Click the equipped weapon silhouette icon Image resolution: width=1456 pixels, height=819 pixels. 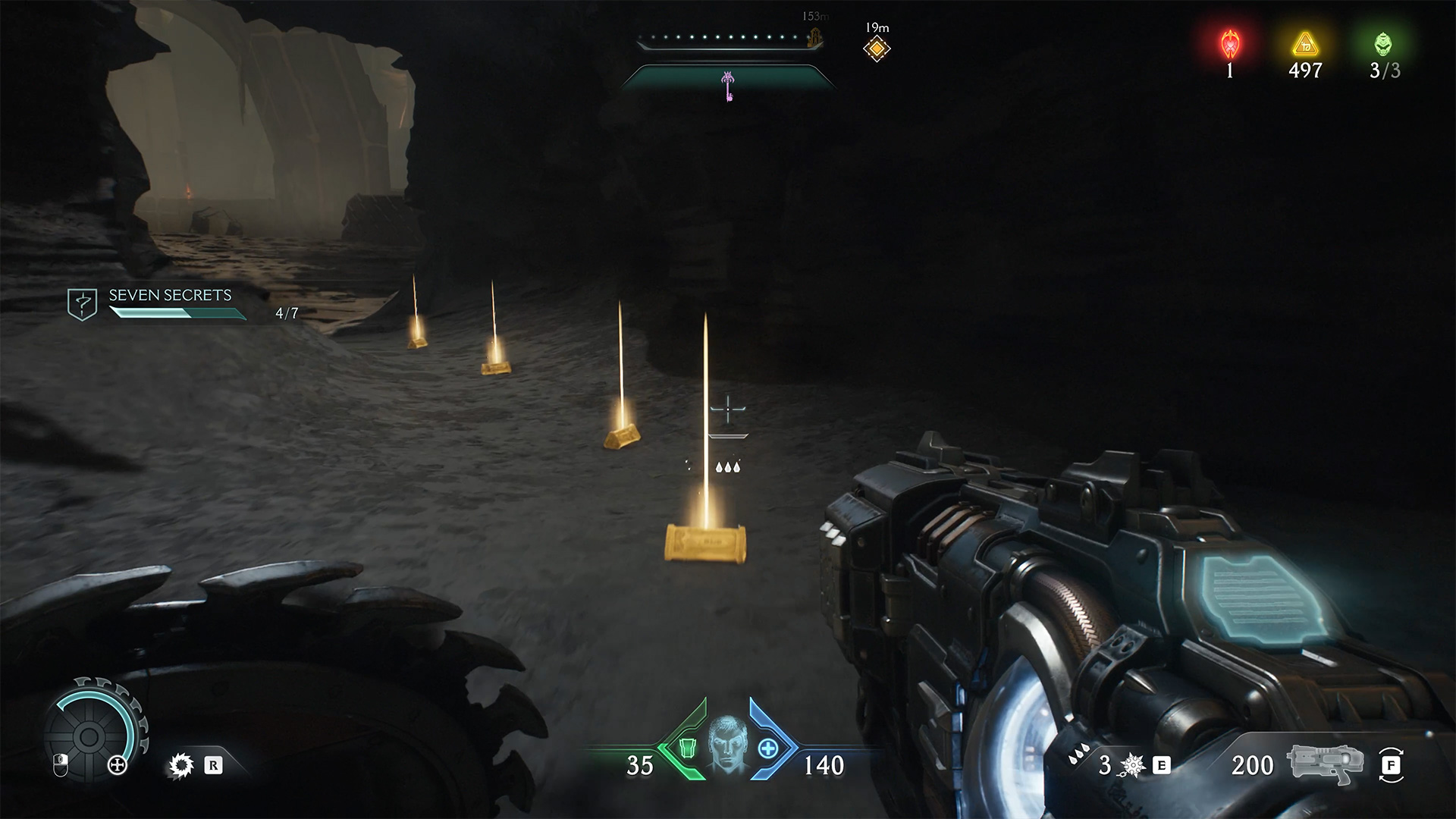[1324, 764]
